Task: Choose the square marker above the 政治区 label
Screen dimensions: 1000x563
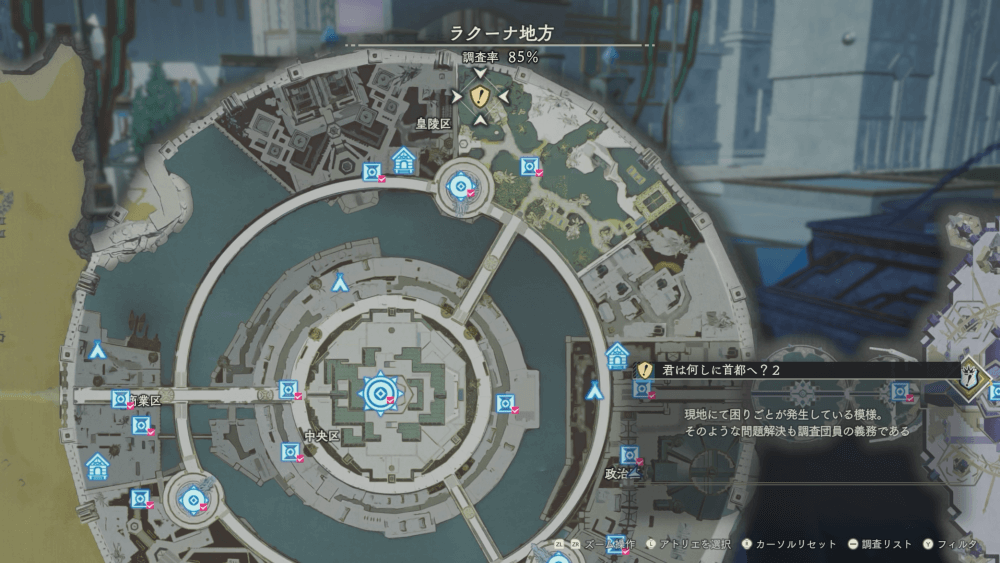Action: coord(629,455)
